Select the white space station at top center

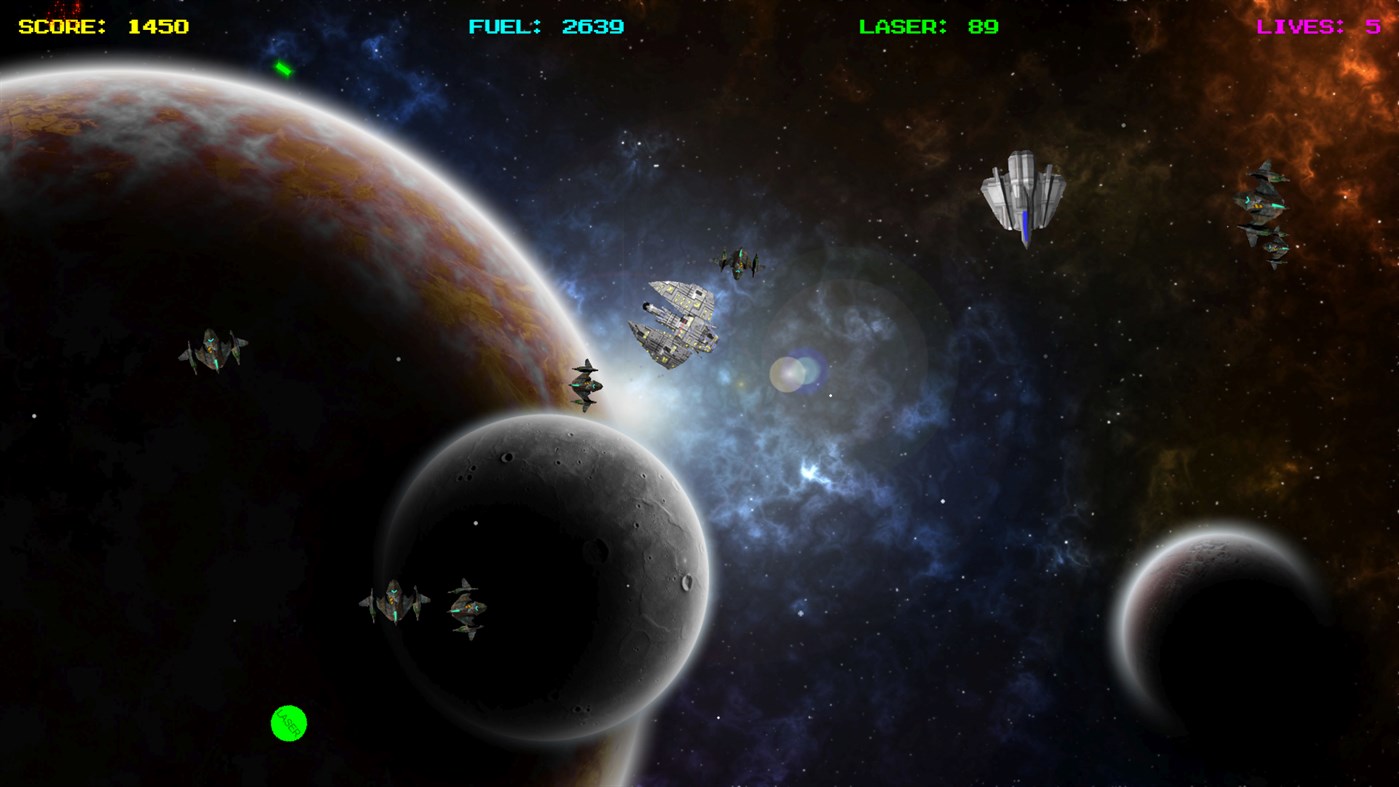(x=1022, y=190)
